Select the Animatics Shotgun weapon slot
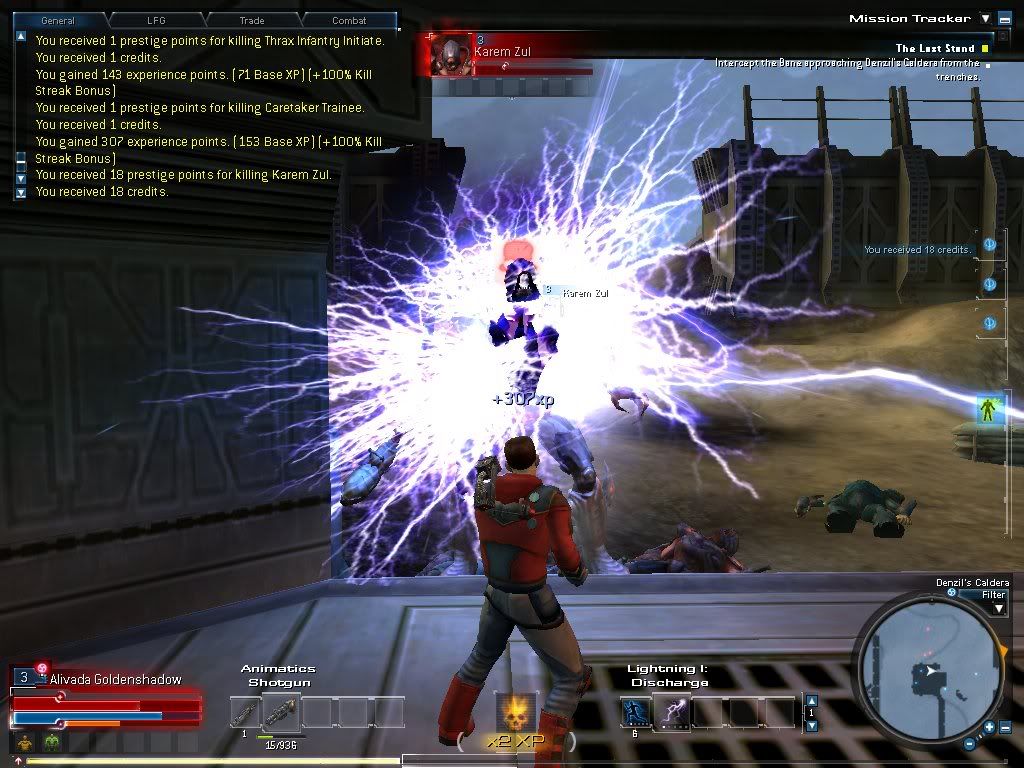 [281, 712]
